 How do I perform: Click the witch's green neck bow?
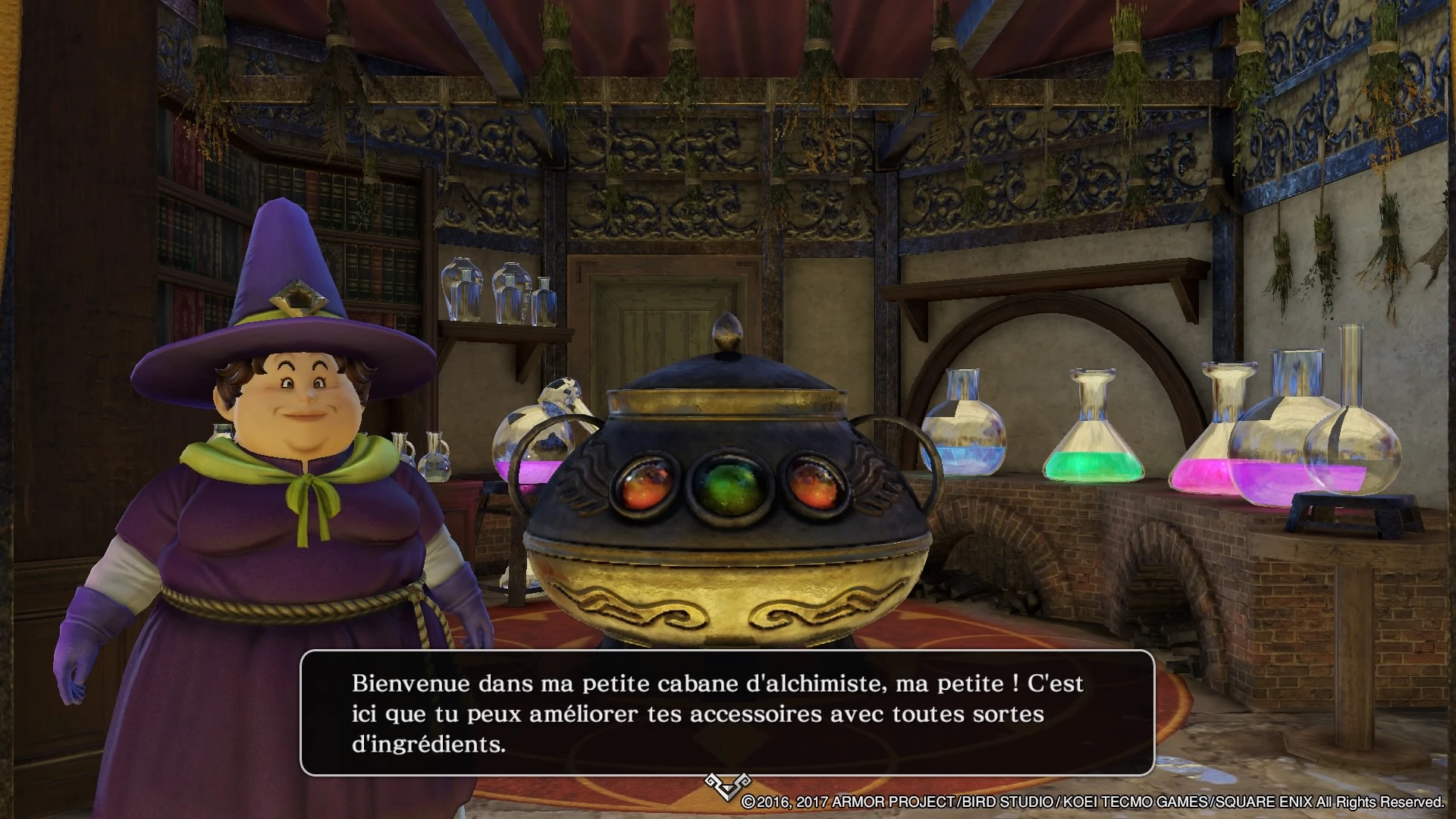(311, 485)
